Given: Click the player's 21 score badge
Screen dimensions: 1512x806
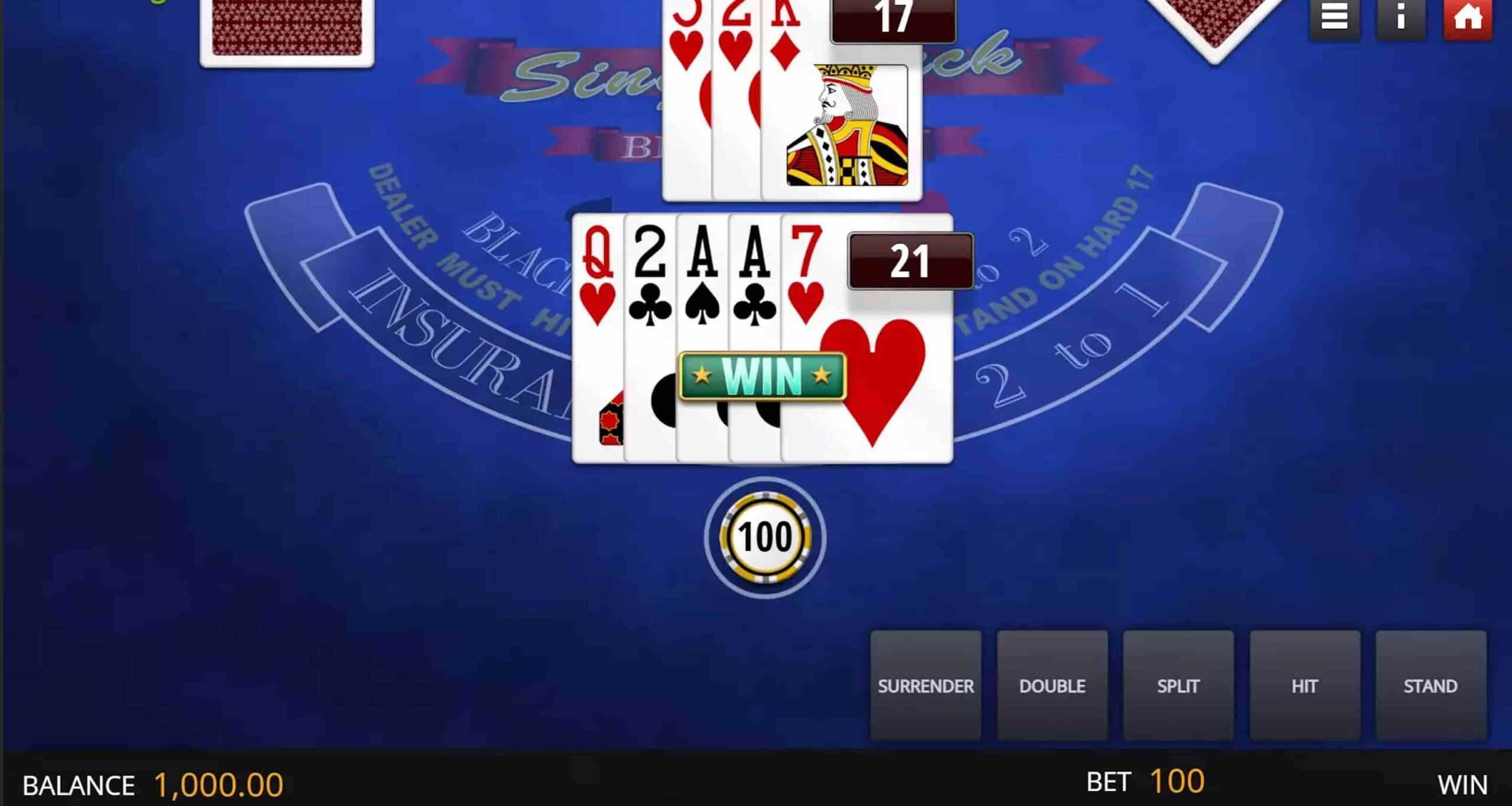Looking at the screenshot, I should coord(910,262).
